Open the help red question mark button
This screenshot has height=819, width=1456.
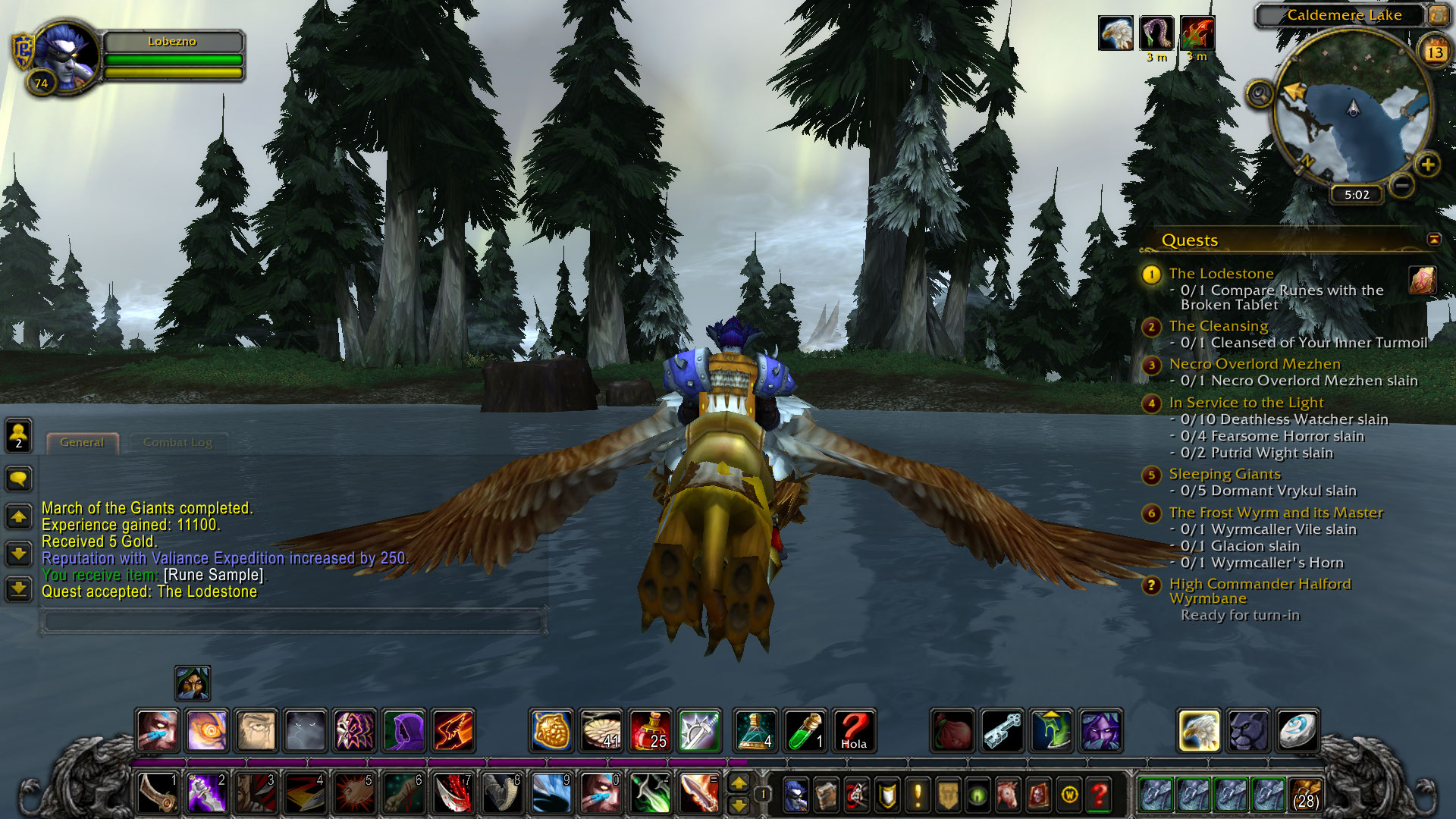click(x=1099, y=795)
